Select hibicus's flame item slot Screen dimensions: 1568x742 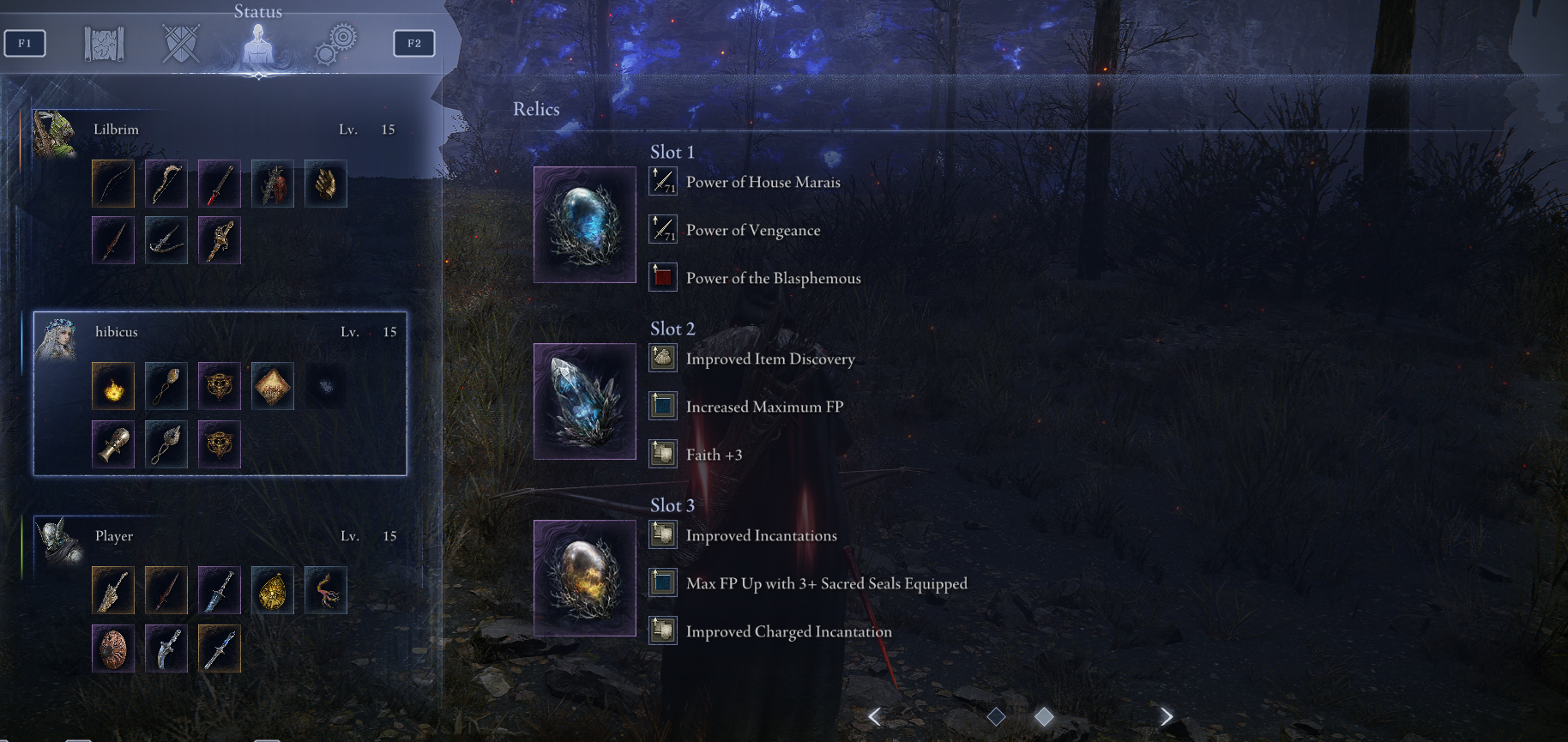113,386
